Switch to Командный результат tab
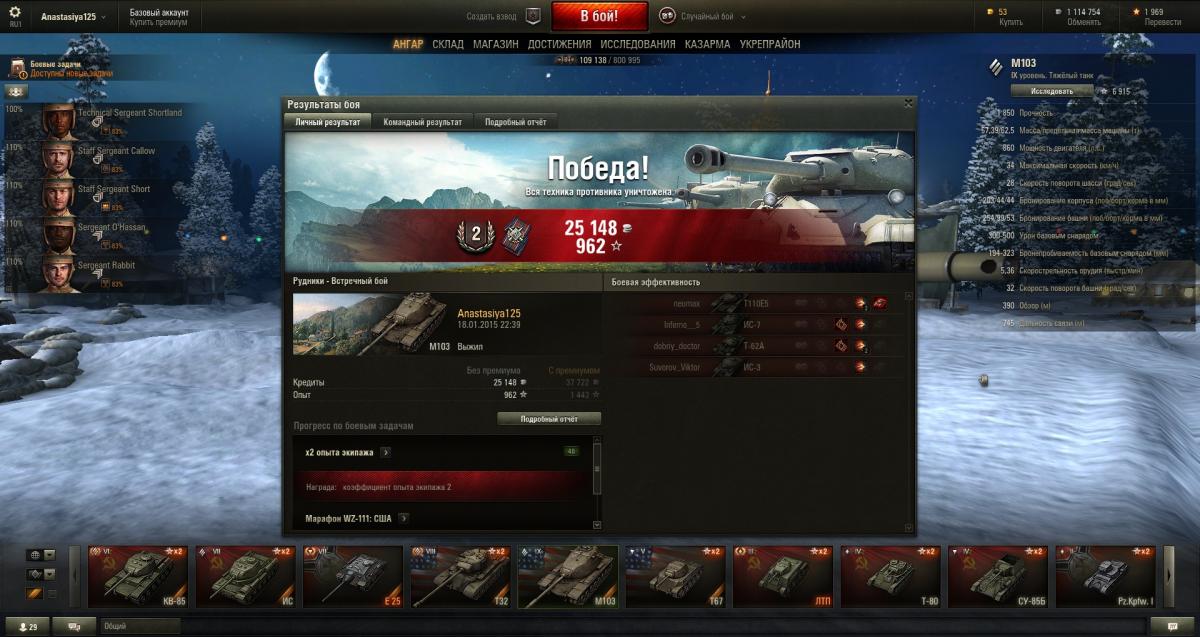The image size is (1200, 637). pos(422,121)
